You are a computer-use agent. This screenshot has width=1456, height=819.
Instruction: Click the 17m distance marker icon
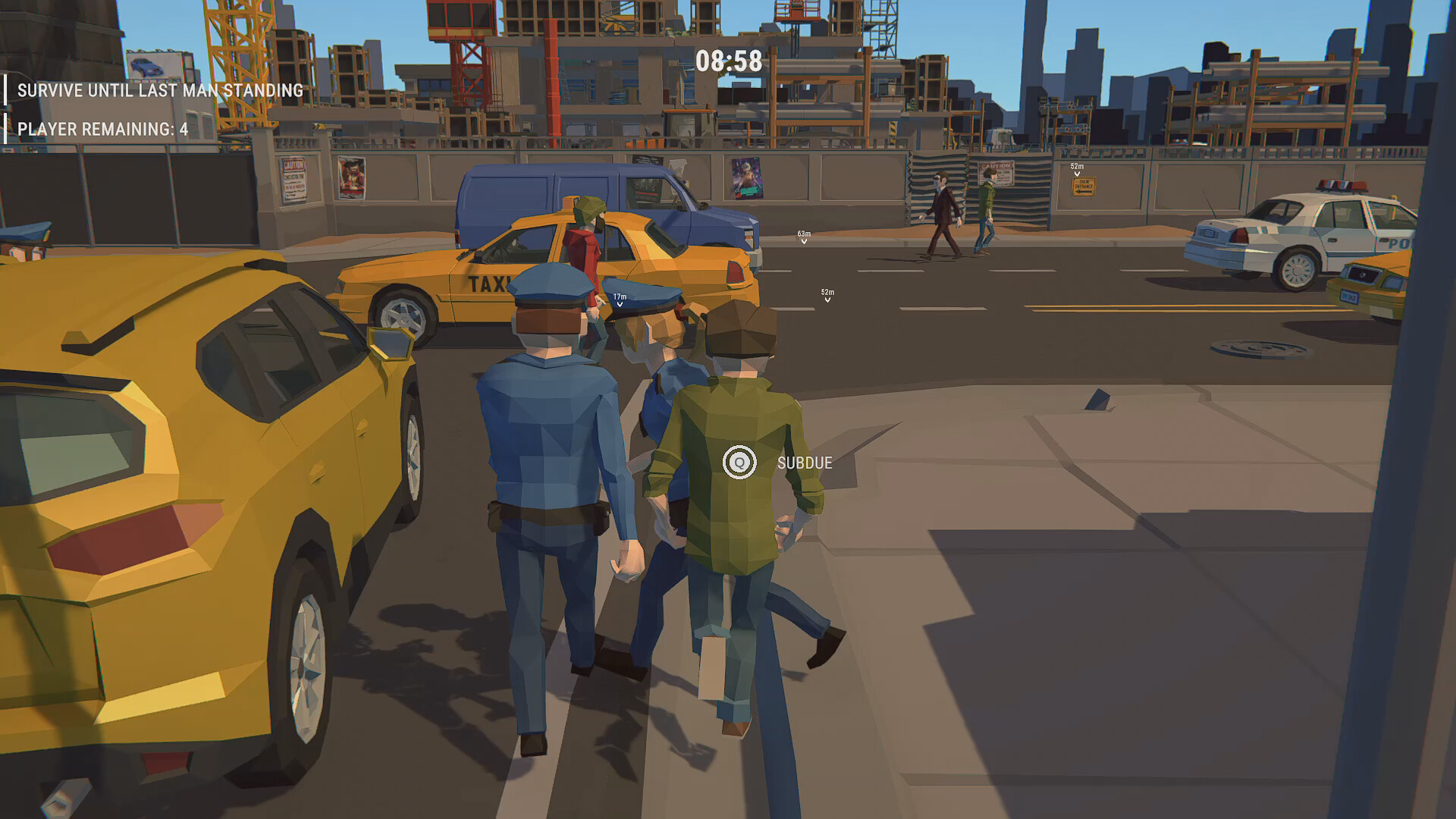(620, 296)
